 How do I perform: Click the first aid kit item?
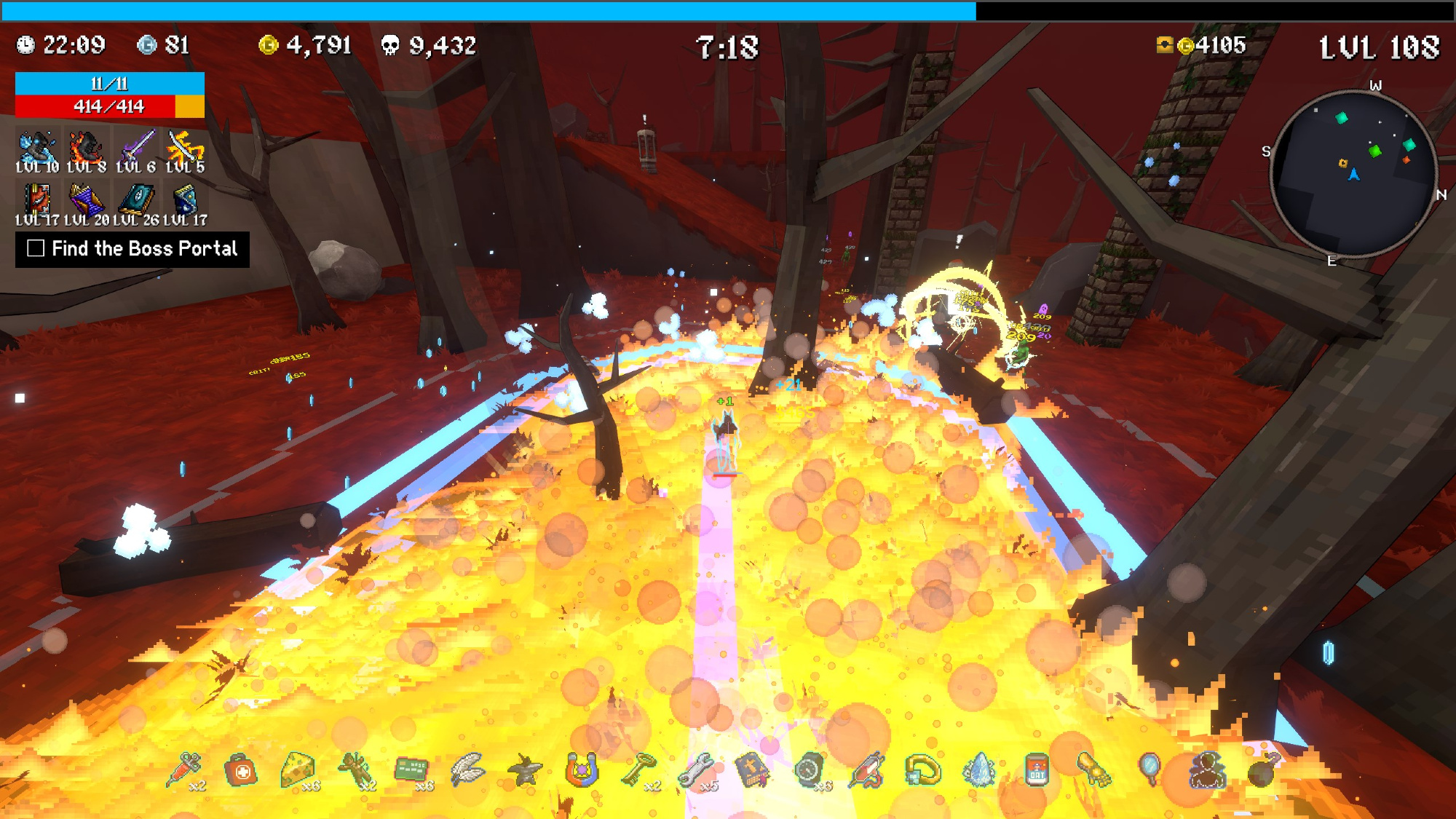[241, 770]
